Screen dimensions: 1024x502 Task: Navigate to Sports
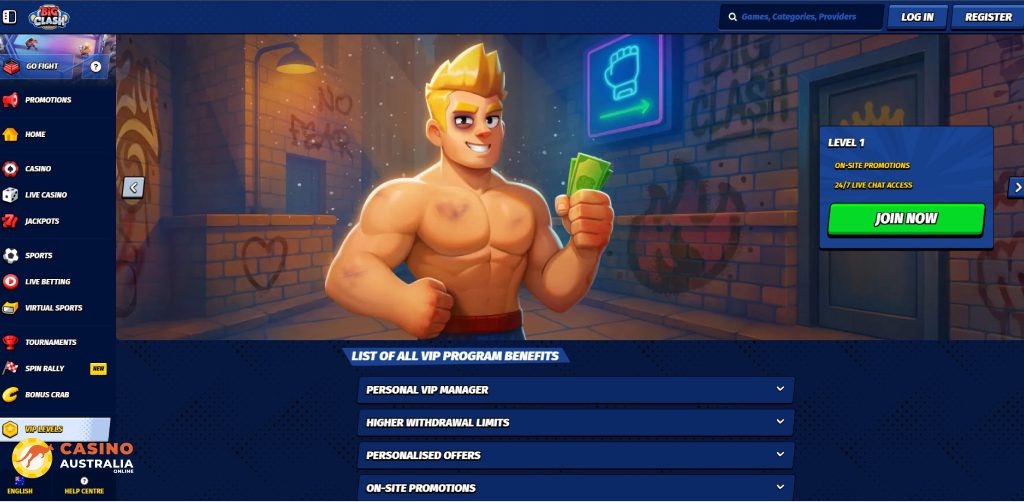pos(38,256)
